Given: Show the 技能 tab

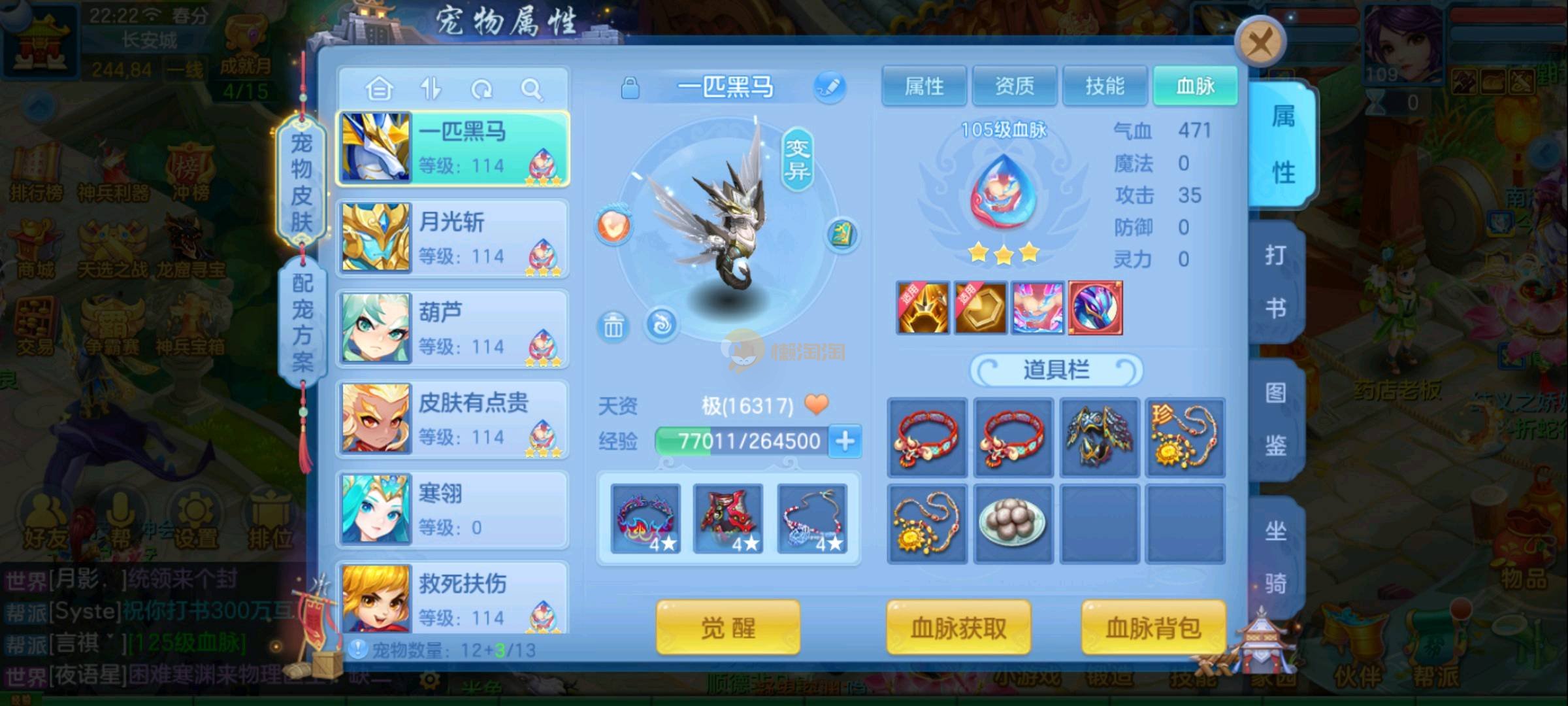Looking at the screenshot, I should (x=1104, y=86).
